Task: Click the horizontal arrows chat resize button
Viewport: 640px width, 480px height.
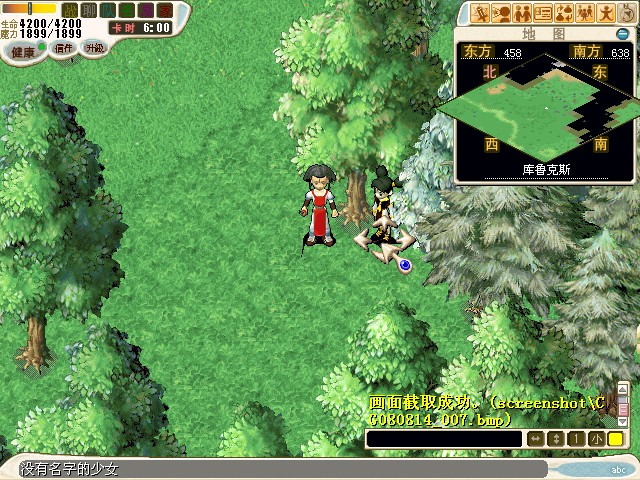Action: point(535,439)
